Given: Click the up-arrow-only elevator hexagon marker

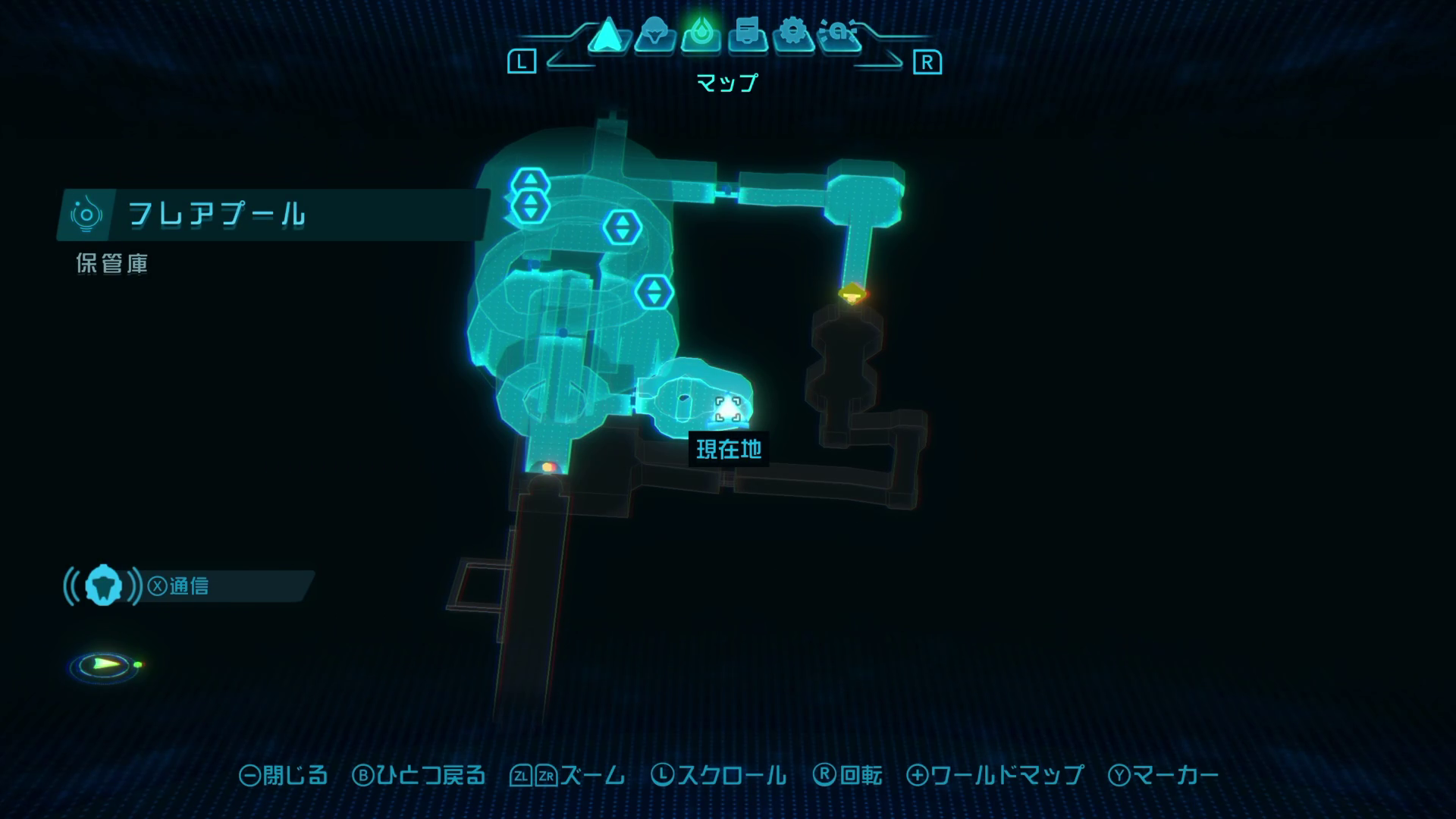Looking at the screenshot, I should click(x=530, y=182).
